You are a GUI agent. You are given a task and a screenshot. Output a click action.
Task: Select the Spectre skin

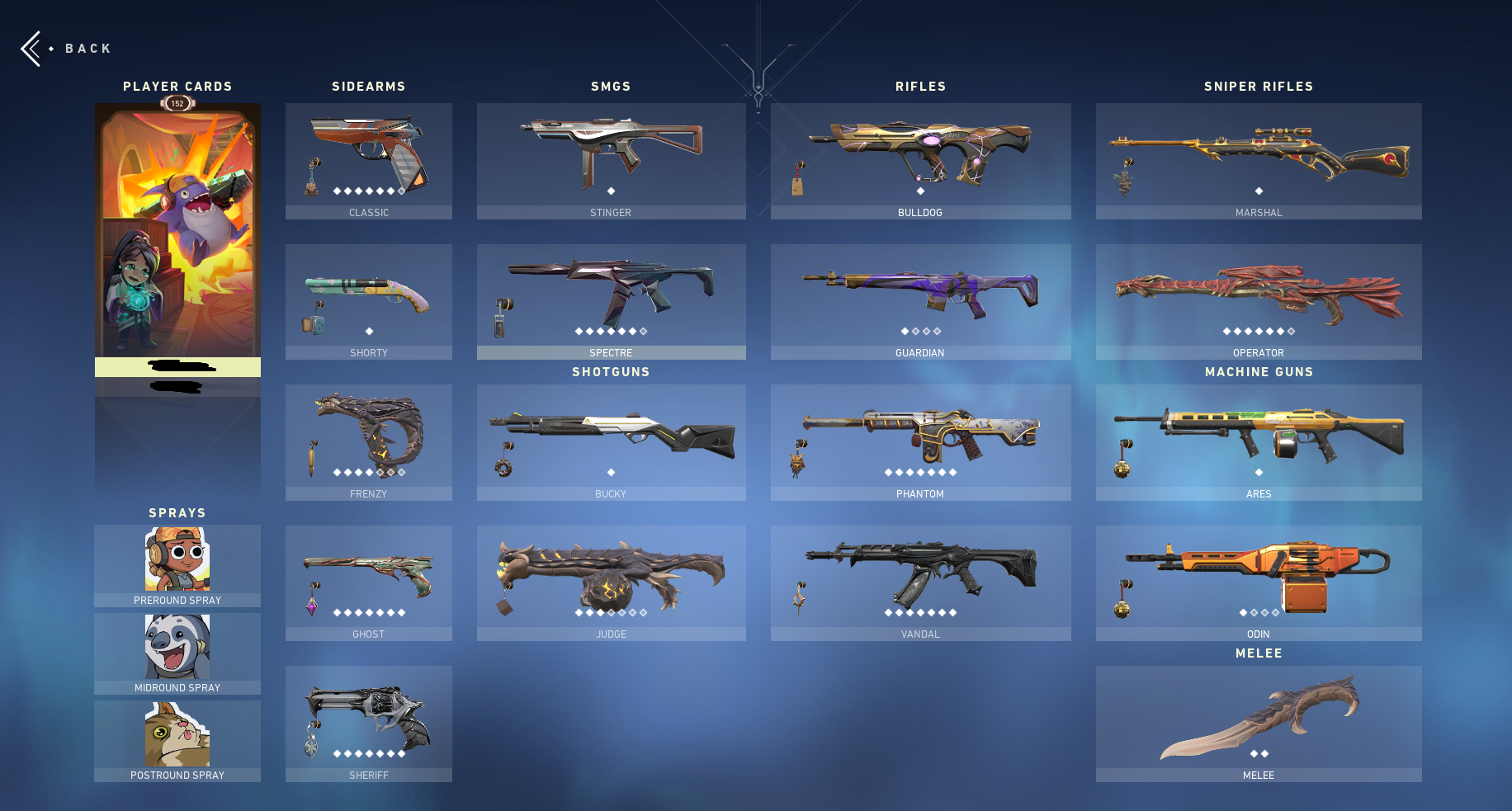click(x=611, y=301)
